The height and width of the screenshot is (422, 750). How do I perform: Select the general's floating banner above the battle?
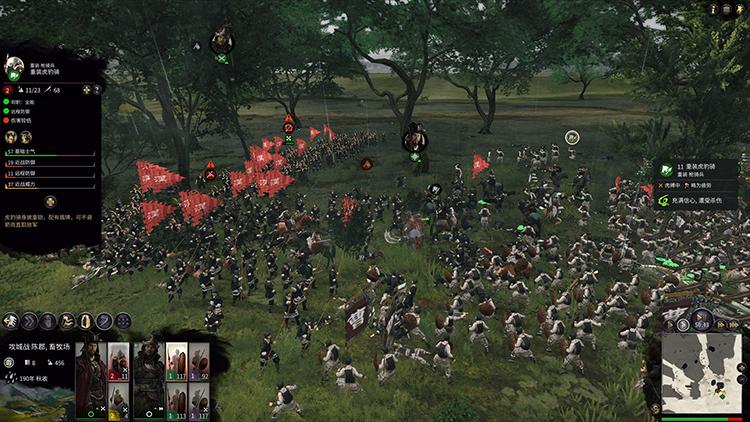pos(414,138)
